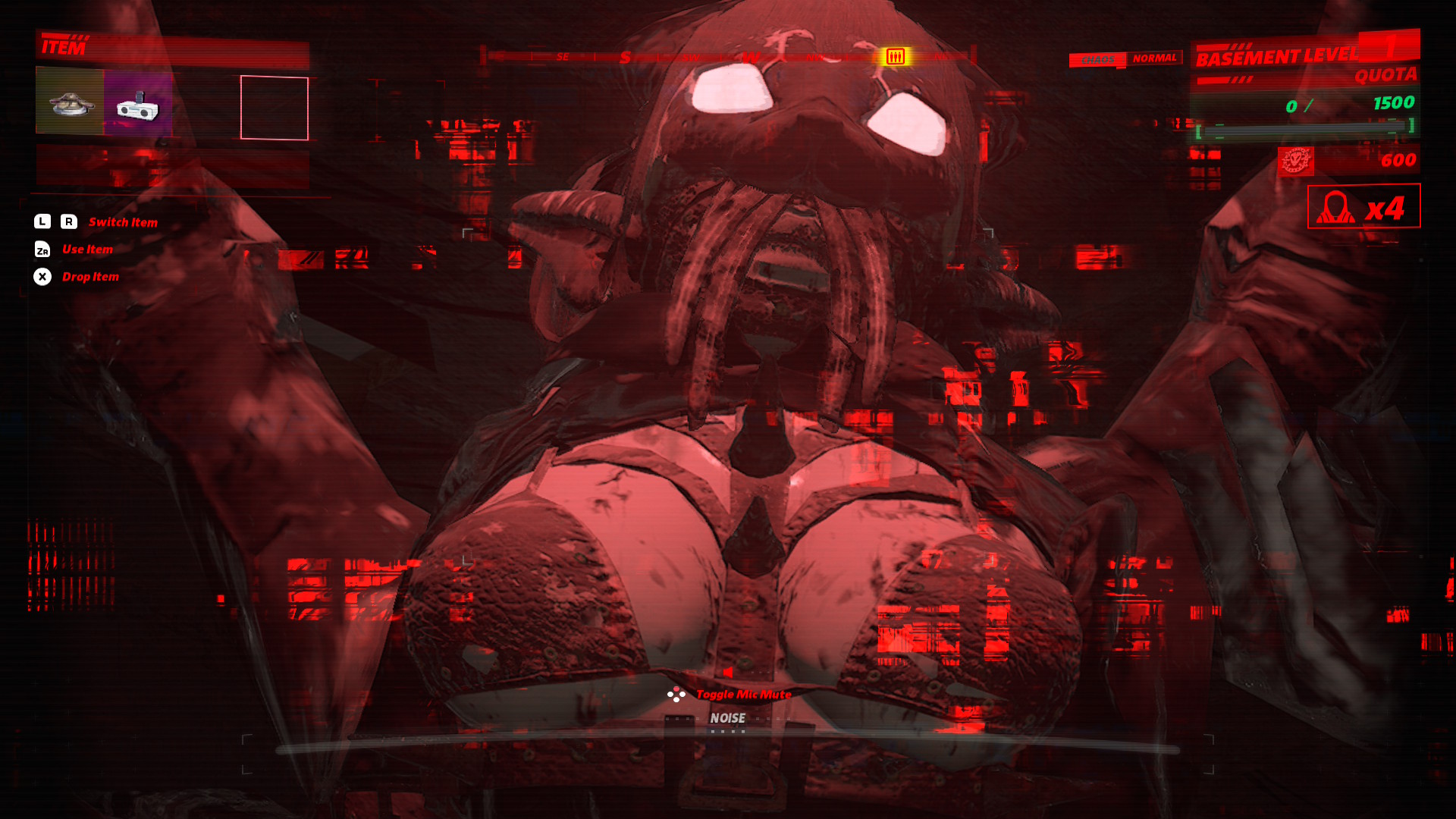1456x819 pixels.
Task: Click the yellow waypoint marker on the compass
Action: [896, 55]
